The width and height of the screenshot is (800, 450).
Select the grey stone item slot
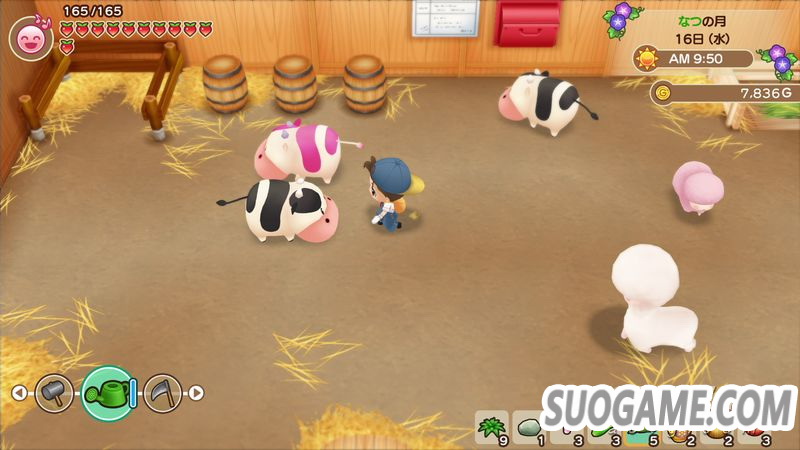[x=529, y=429]
